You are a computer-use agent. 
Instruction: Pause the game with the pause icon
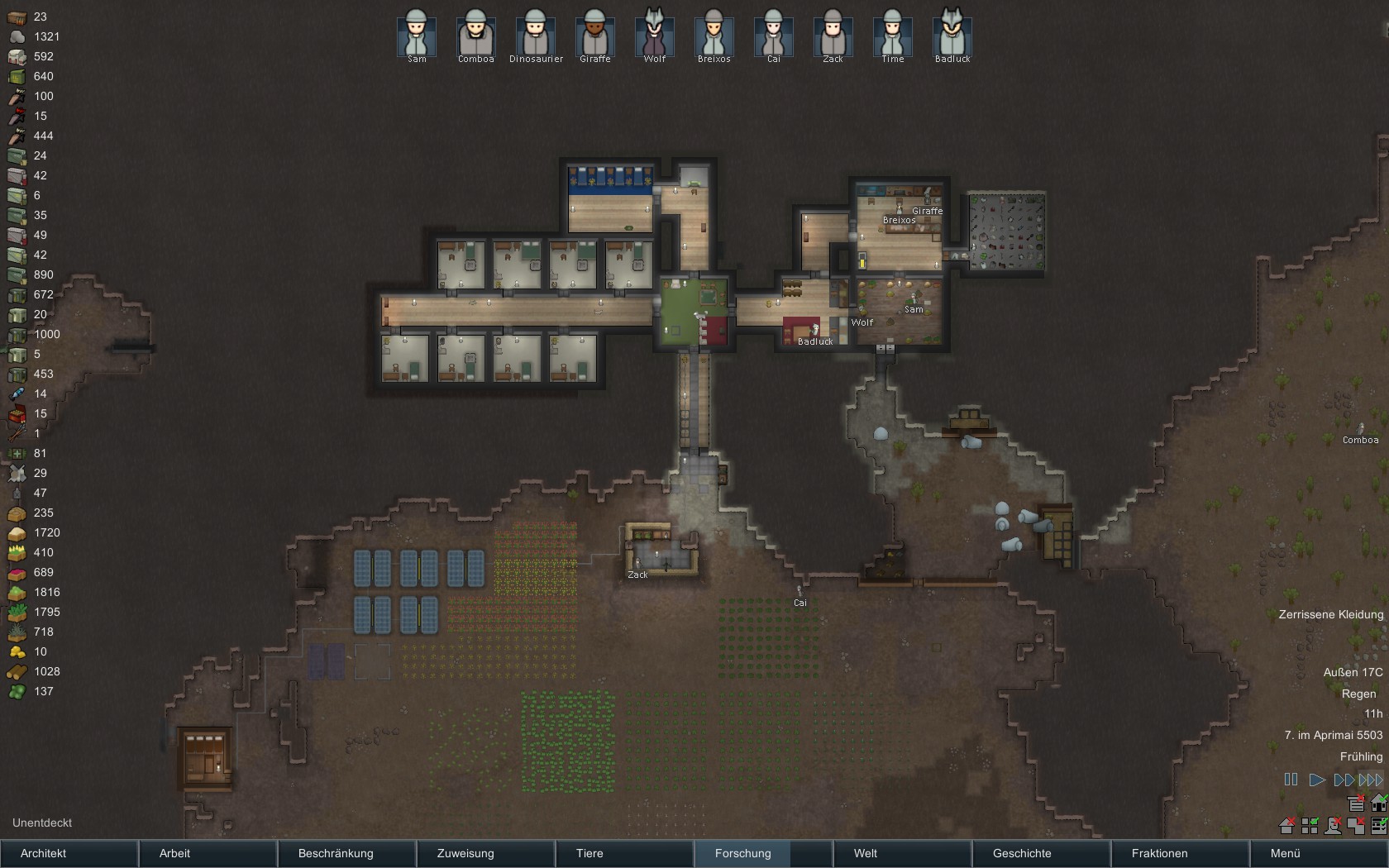coord(1291,778)
